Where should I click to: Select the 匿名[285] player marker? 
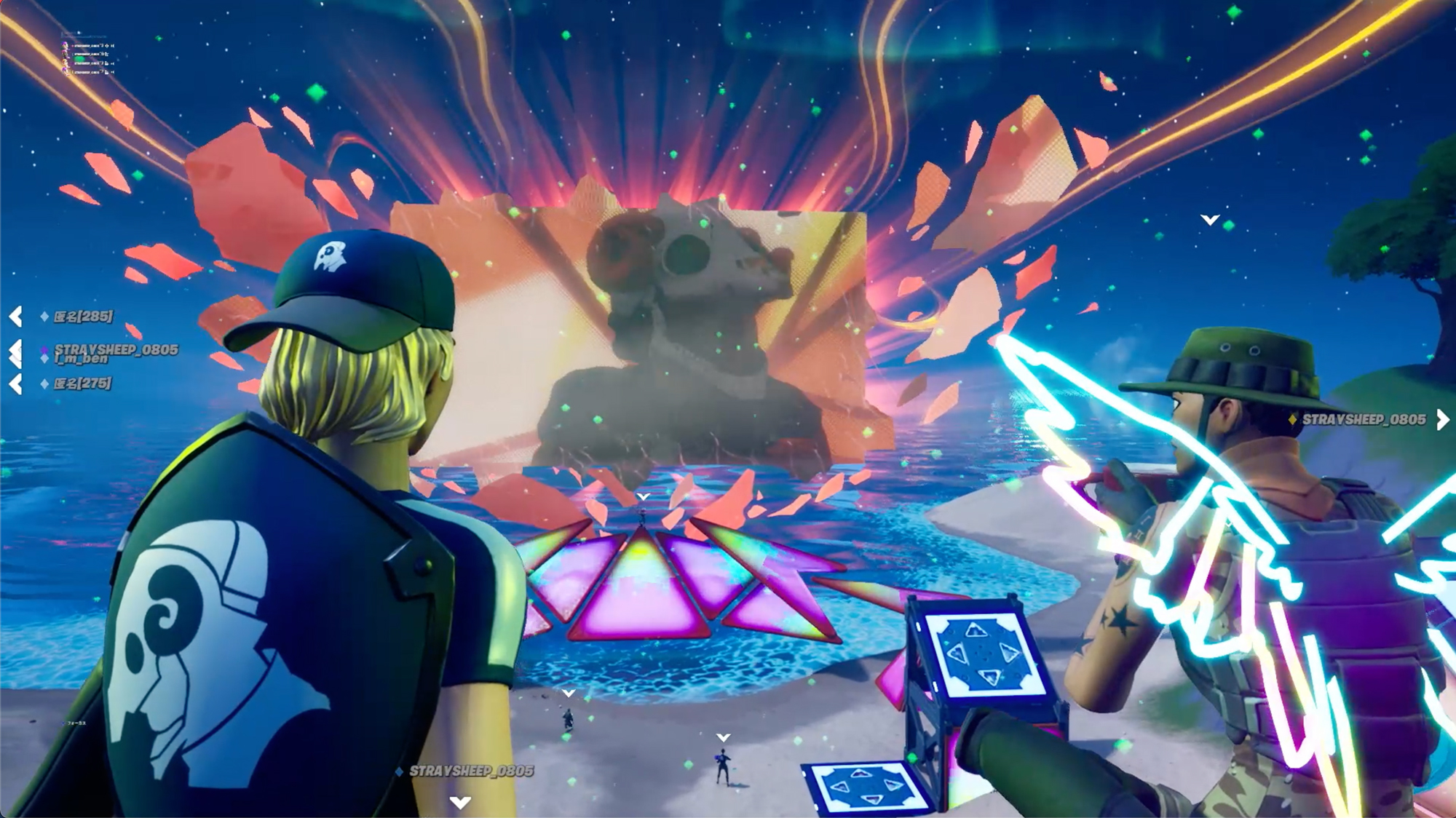click(83, 317)
